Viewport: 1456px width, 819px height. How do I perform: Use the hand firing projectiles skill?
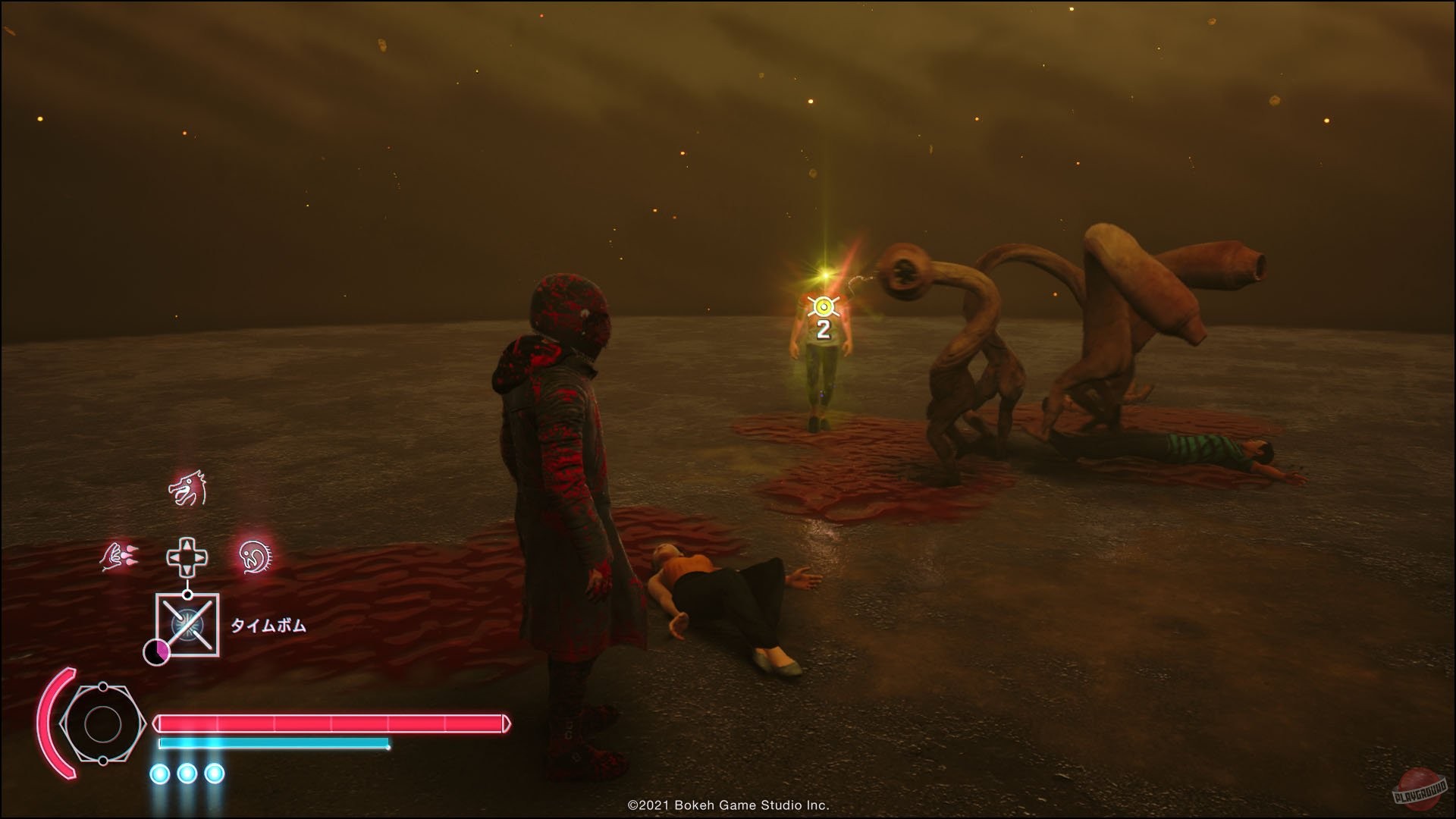pyautogui.click(x=120, y=557)
